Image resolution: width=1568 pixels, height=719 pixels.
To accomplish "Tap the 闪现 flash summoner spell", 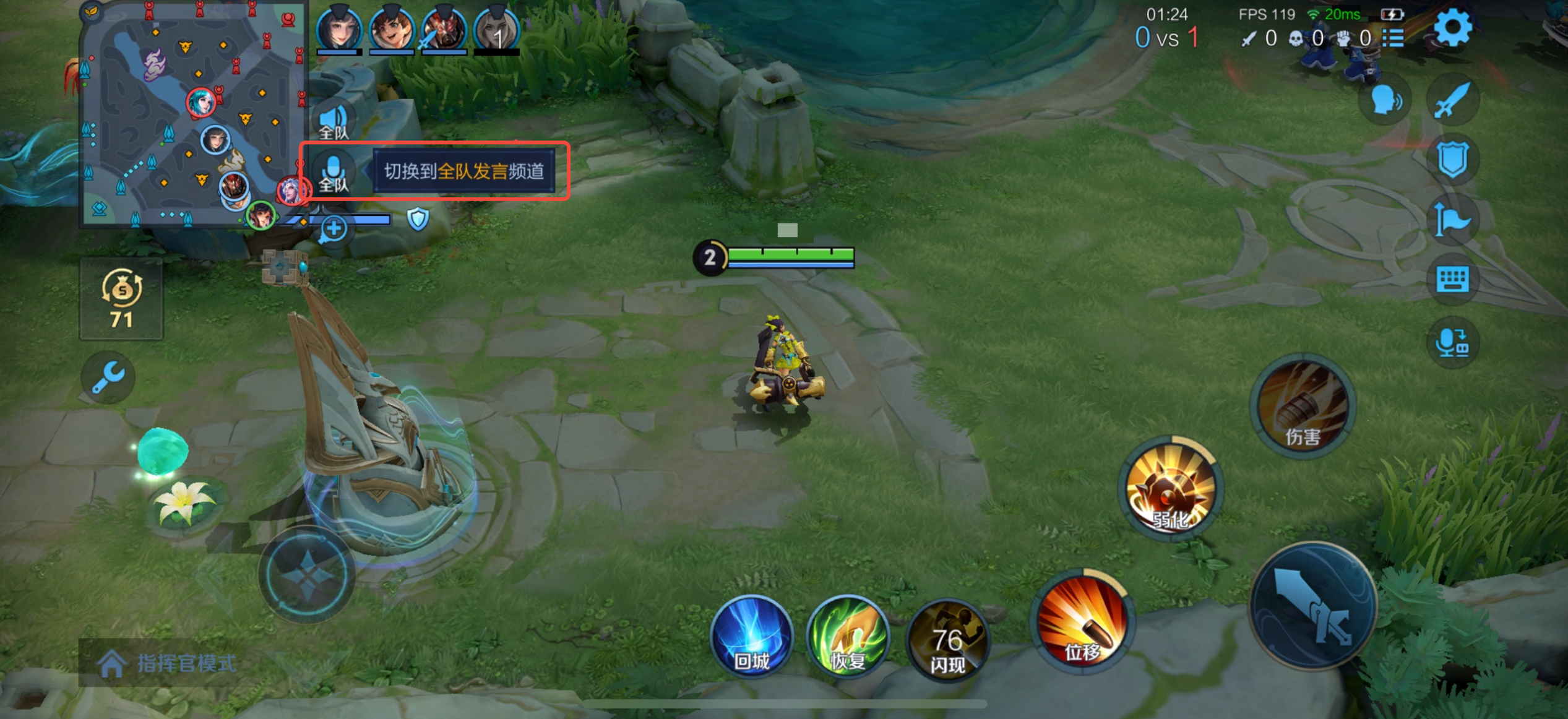I will click(x=947, y=640).
